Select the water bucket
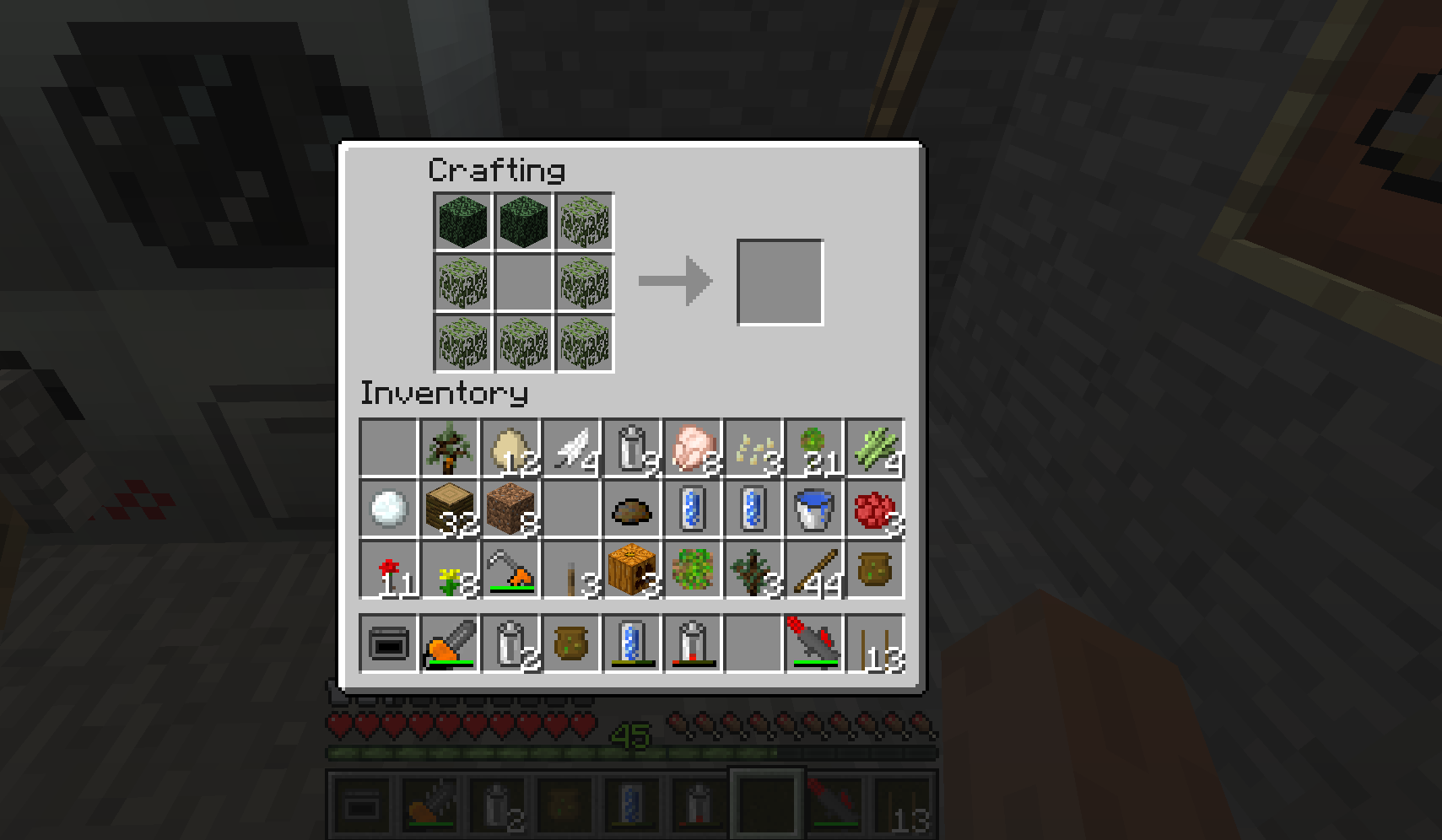Viewport: 1442px width, 840px height. point(815,509)
